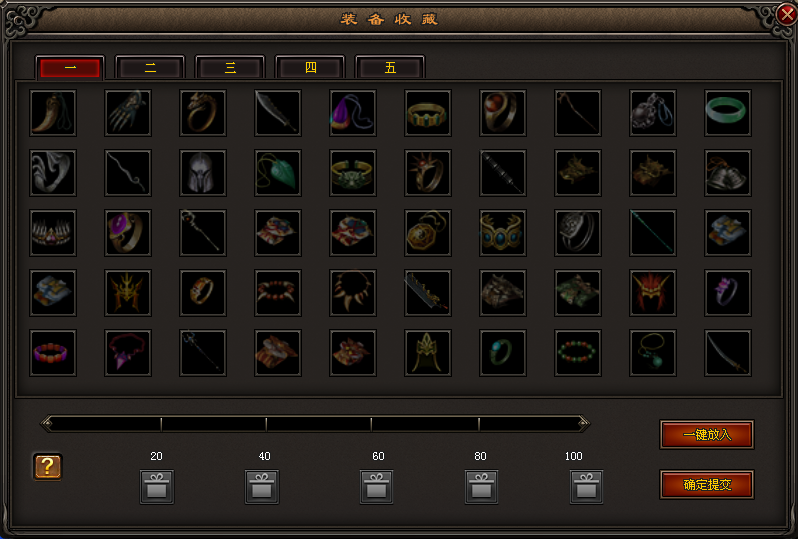Collect the gift box under 80
The height and width of the screenshot is (539, 798).
(481, 487)
